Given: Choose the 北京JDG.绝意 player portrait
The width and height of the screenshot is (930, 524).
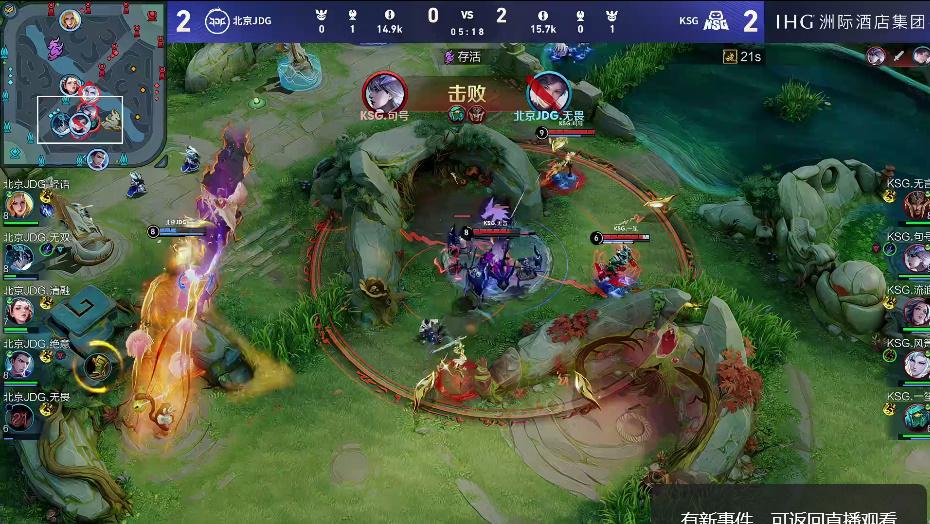Looking at the screenshot, I should pyautogui.click(x=19, y=365).
